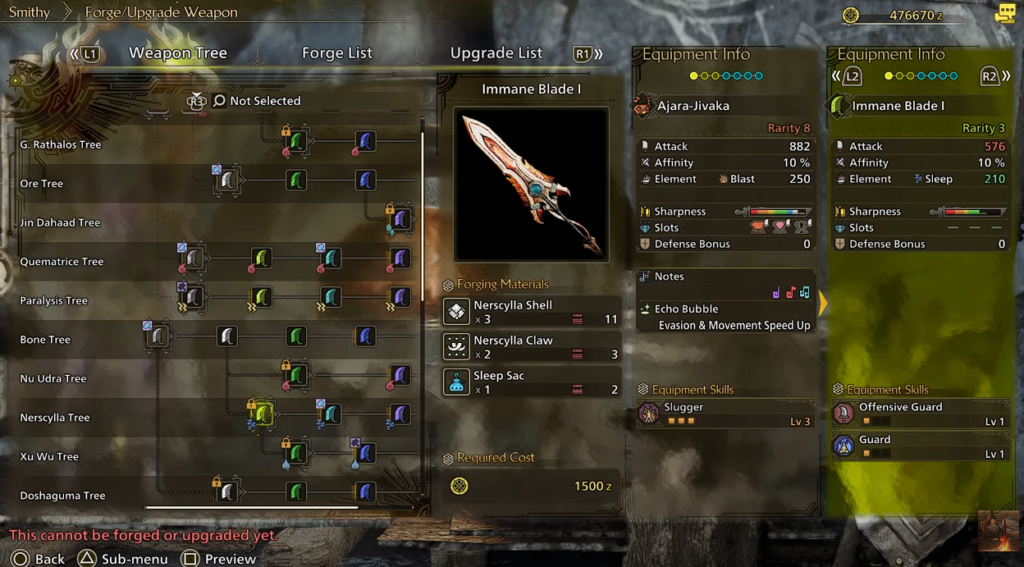The width and height of the screenshot is (1024, 567).
Task: Select the Jin Dahaad Tree row
Action: 60,223
